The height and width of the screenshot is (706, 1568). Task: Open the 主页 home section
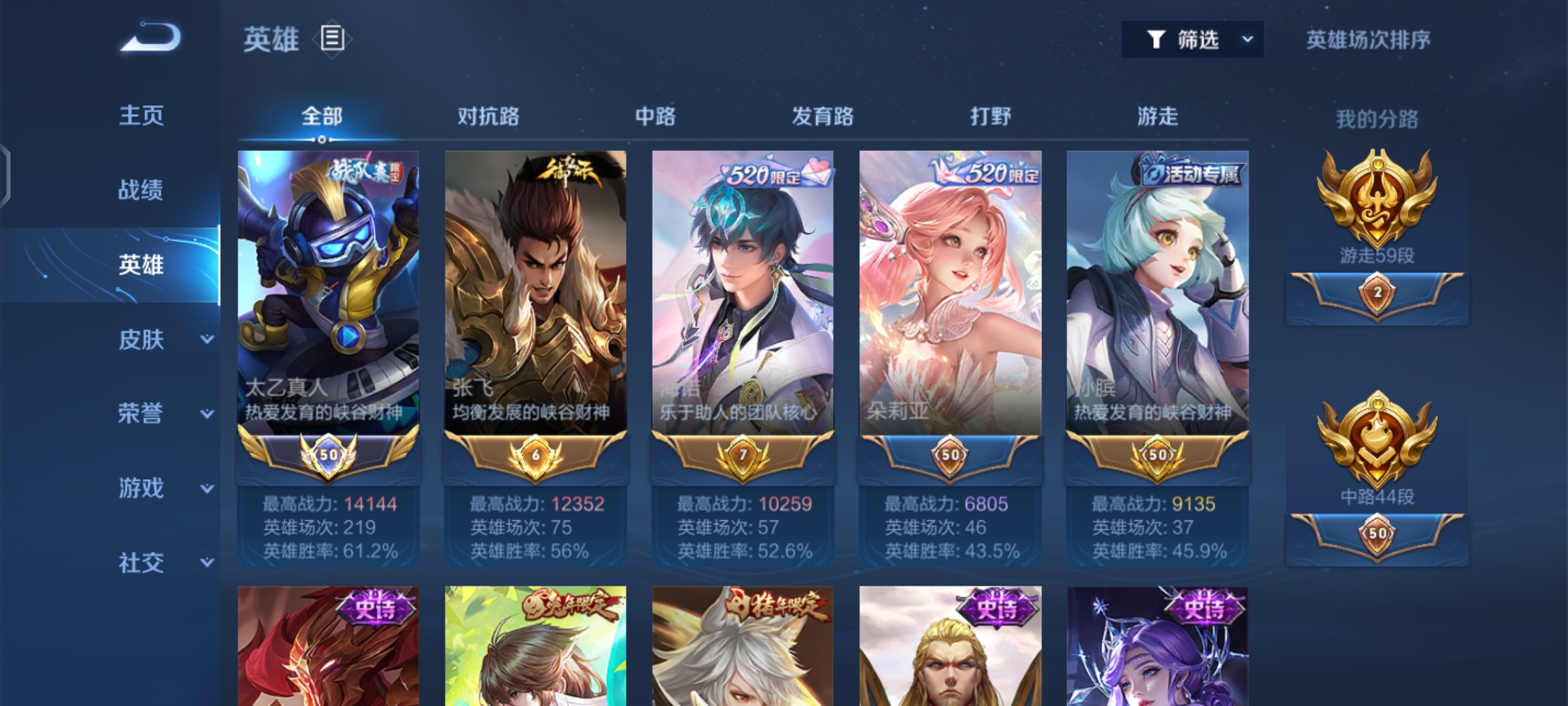tap(141, 116)
